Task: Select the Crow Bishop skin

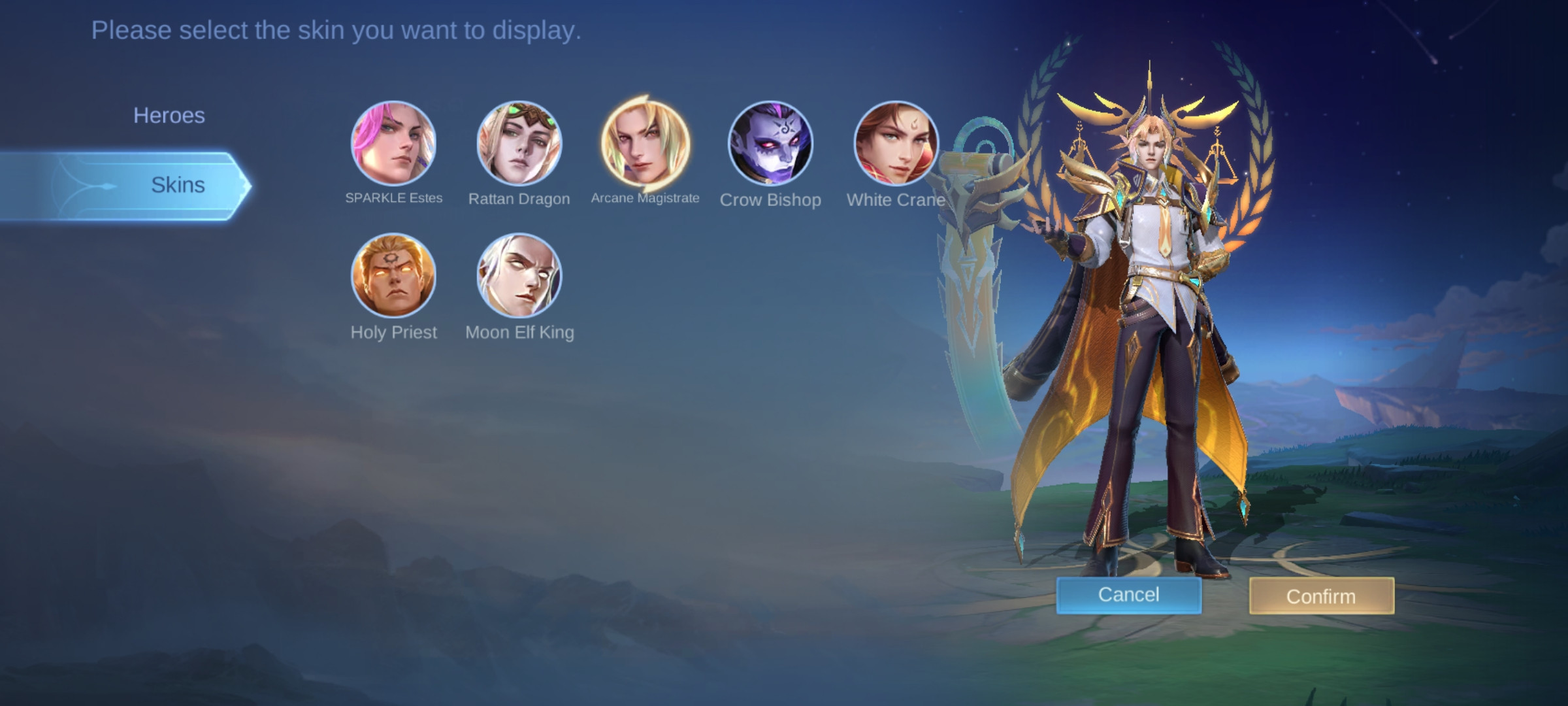Action: [x=770, y=143]
